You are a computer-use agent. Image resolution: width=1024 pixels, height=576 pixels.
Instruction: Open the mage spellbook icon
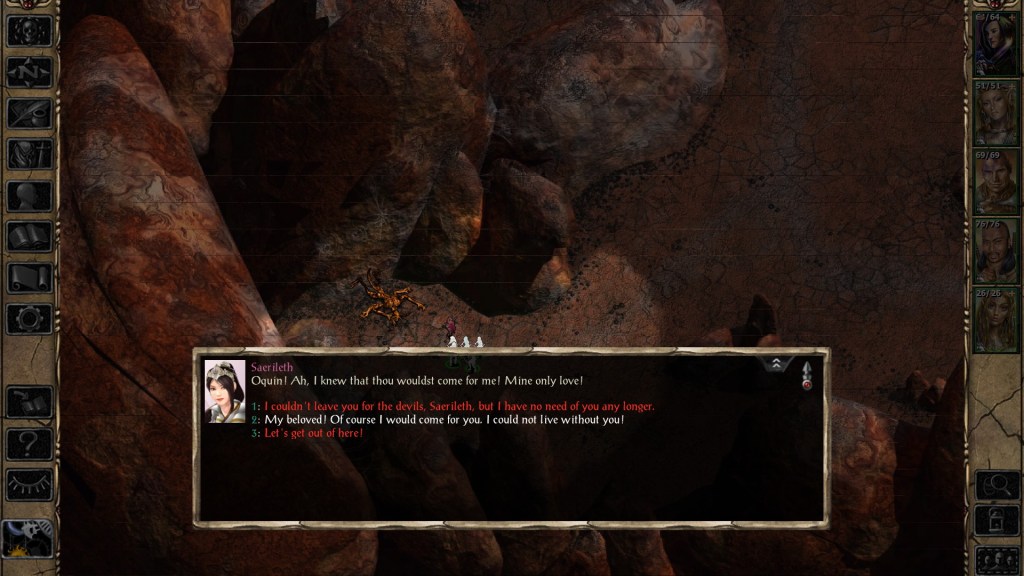point(29,237)
